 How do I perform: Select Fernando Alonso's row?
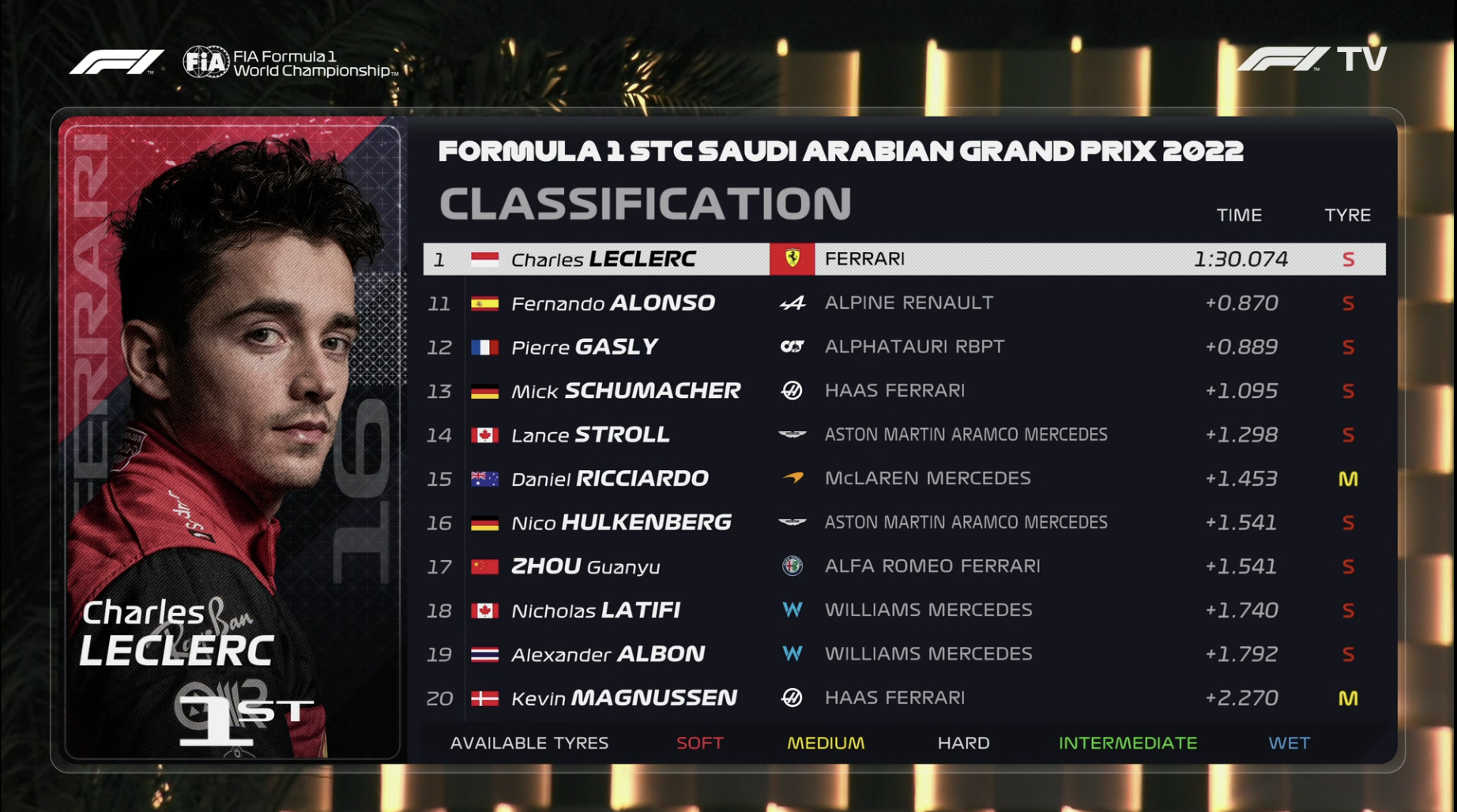(x=903, y=303)
